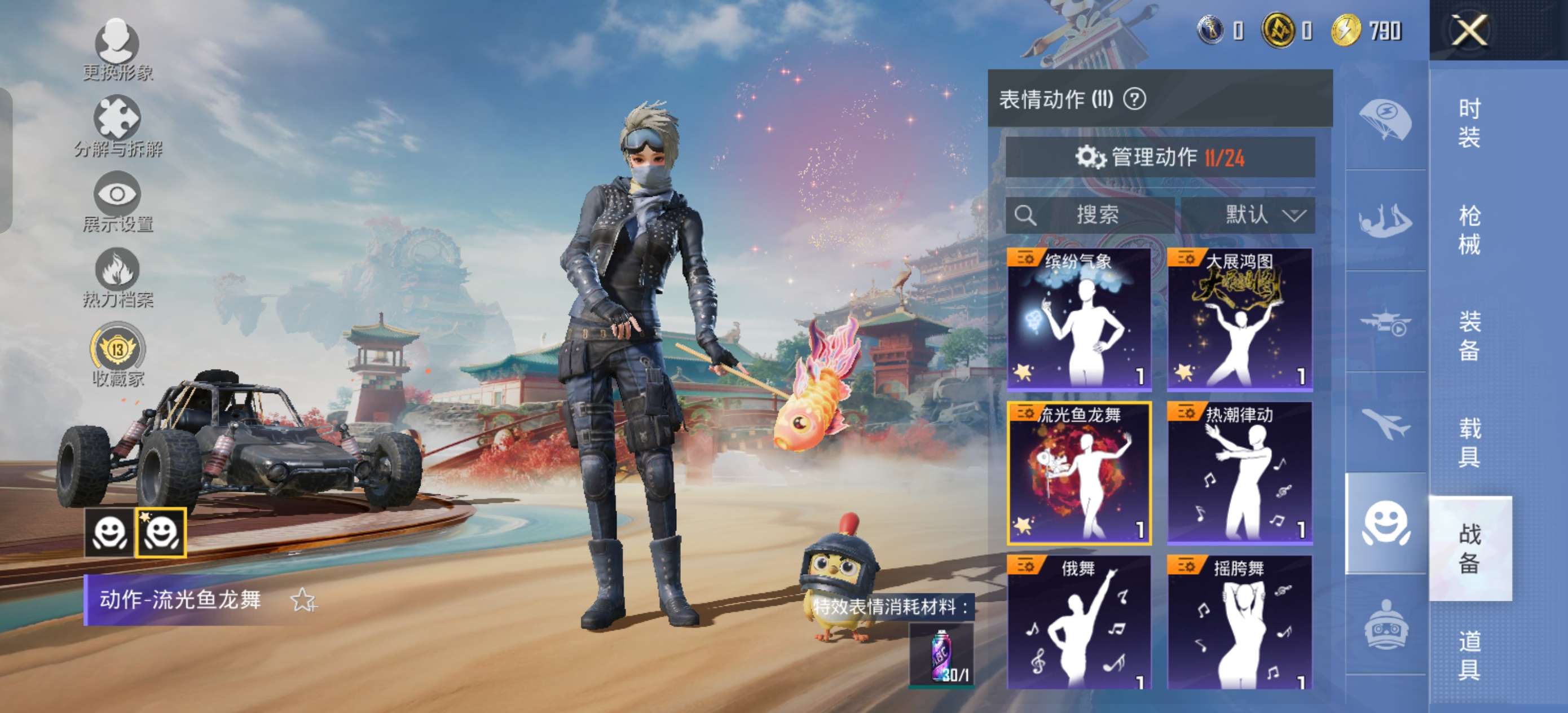The height and width of the screenshot is (713, 1568).
Task: Click the help question mark beside 表情动作
Action: pyautogui.click(x=1134, y=99)
